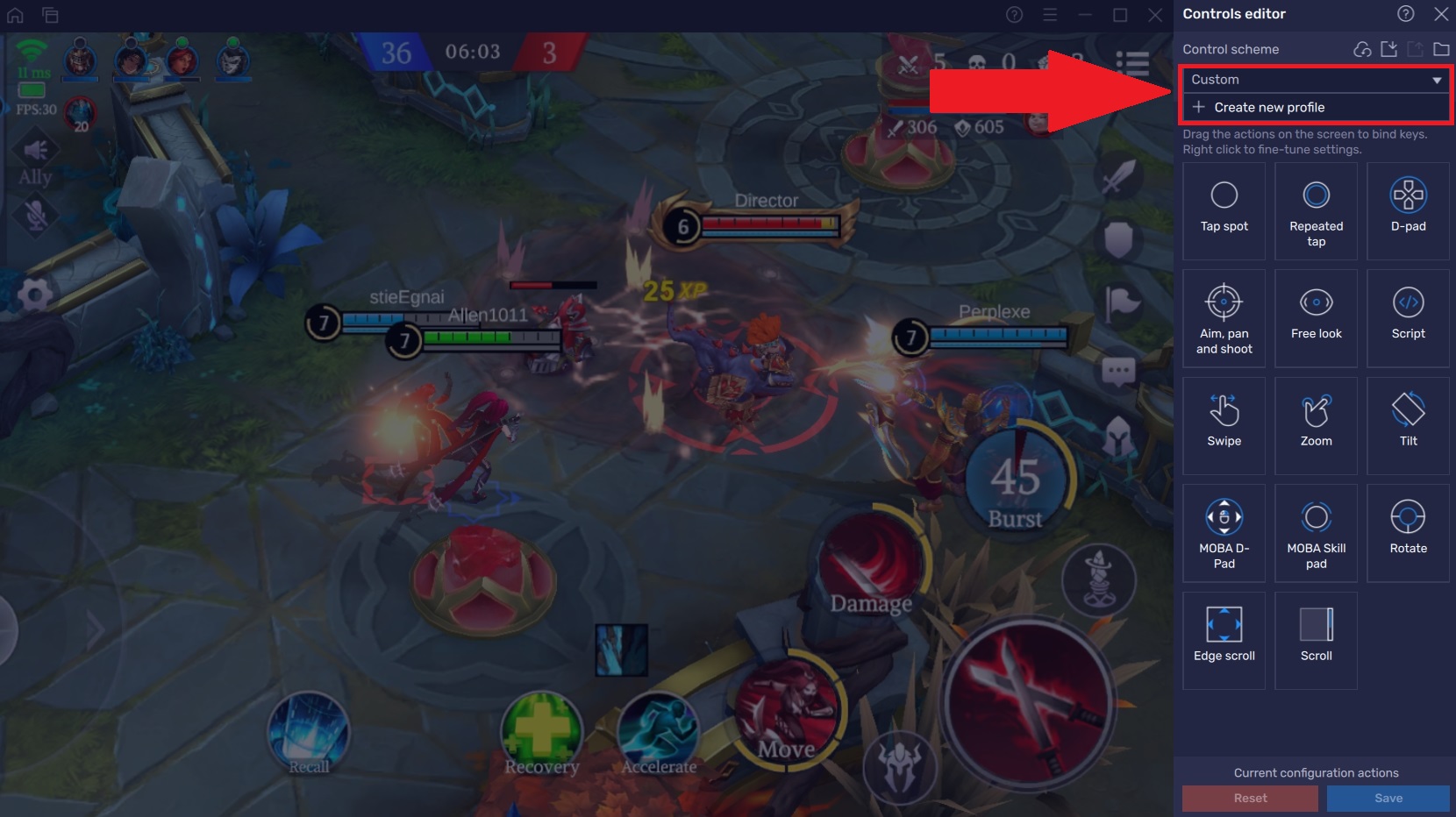Select the Repeated tap control
The height and width of the screenshot is (817, 1456).
click(x=1316, y=210)
